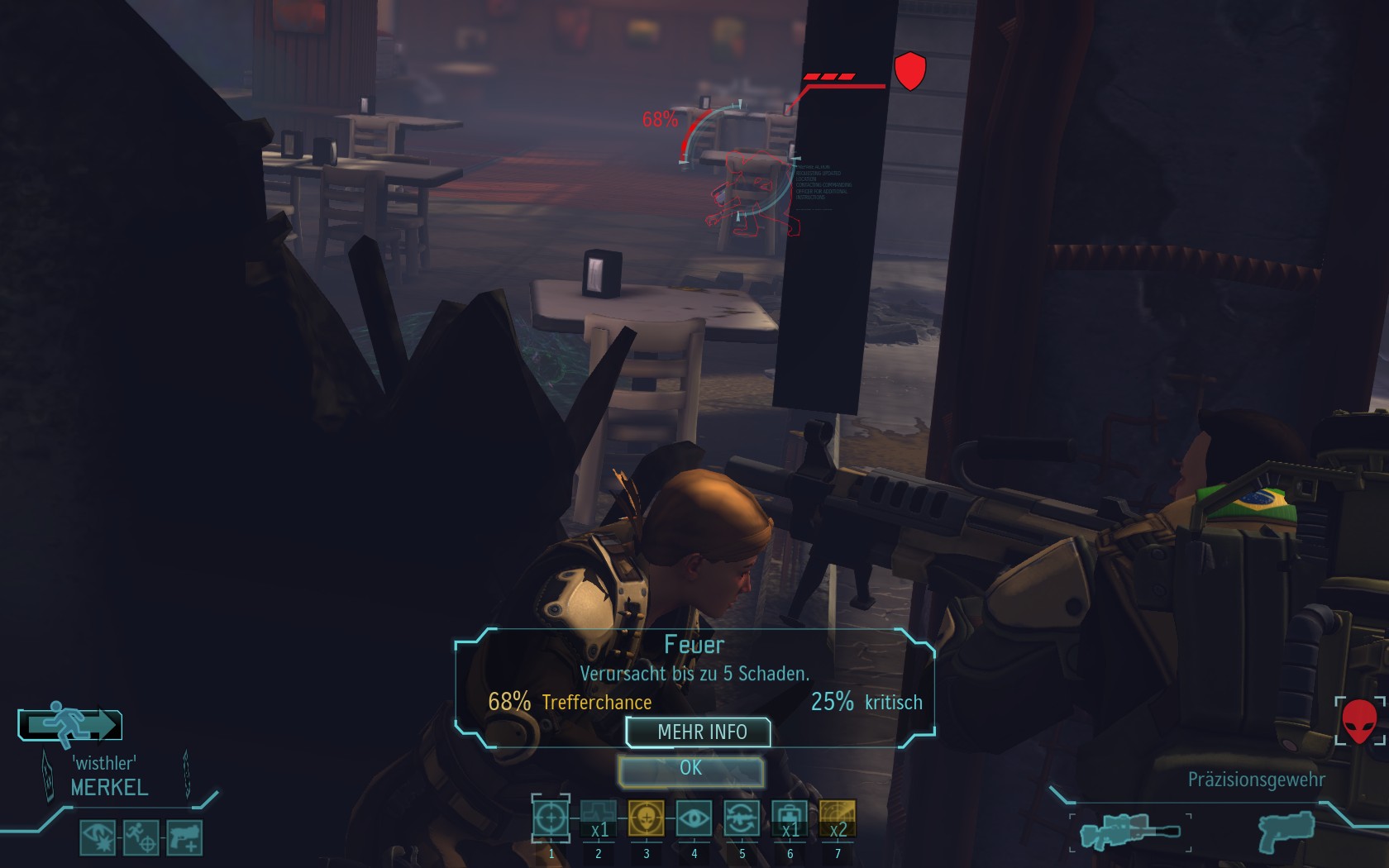Switch to the pistol sidearm
Image resolution: width=1389 pixels, height=868 pixels.
(x=1286, y=830)
